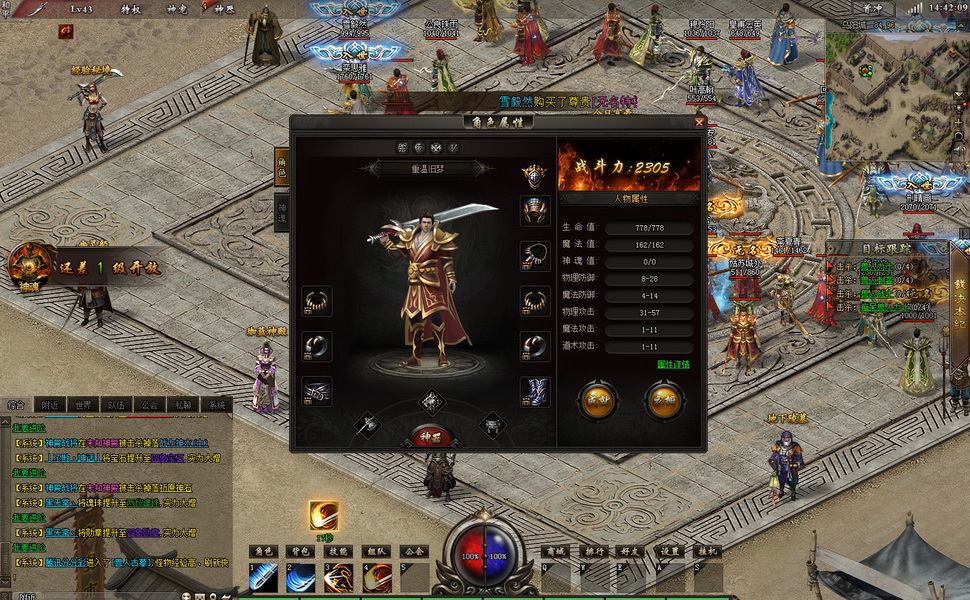Open the 背包 bag button
Screen dimensions: 970x600
click(301, 551)
